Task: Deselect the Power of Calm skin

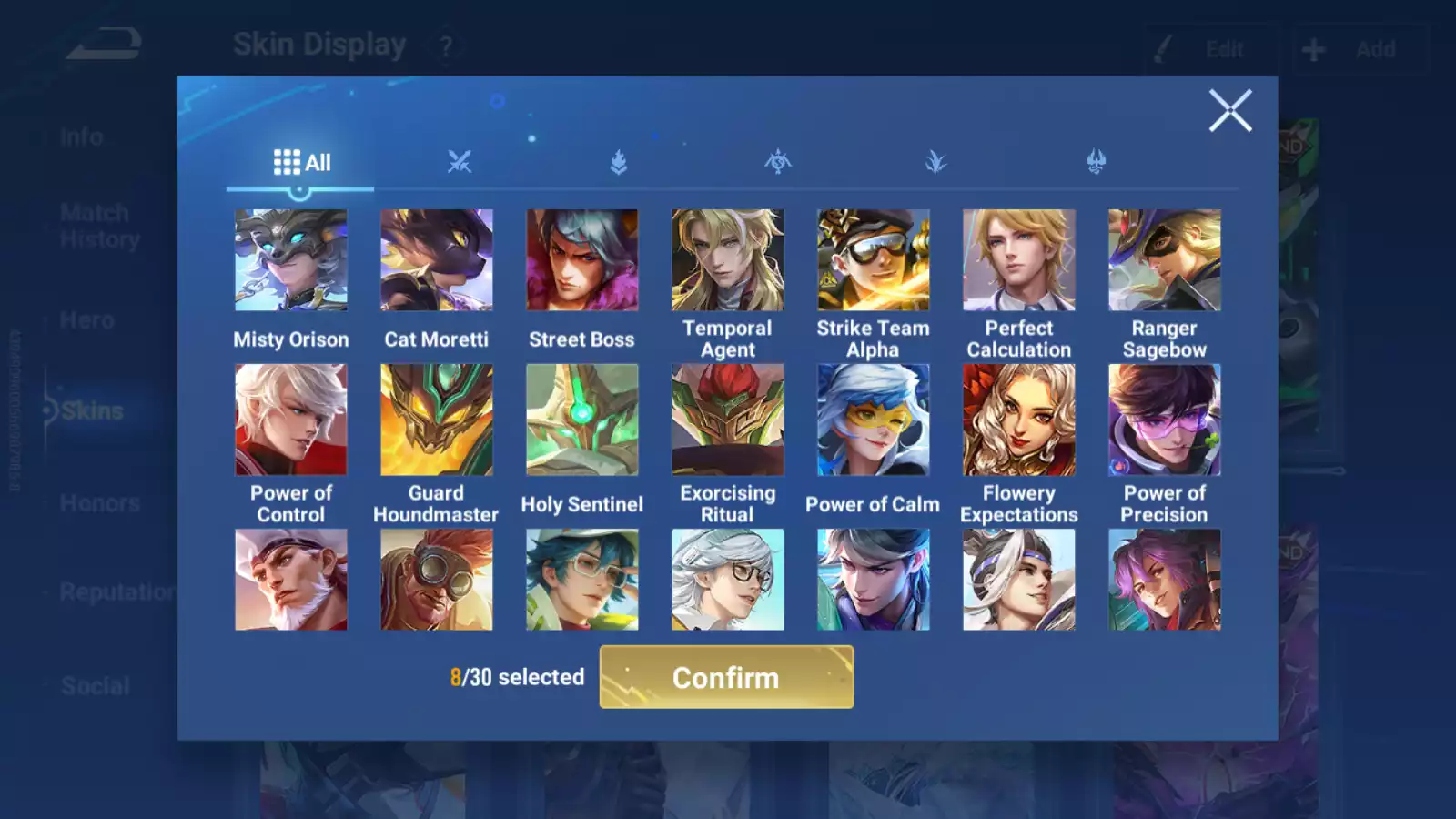Action: coord(874,419)
